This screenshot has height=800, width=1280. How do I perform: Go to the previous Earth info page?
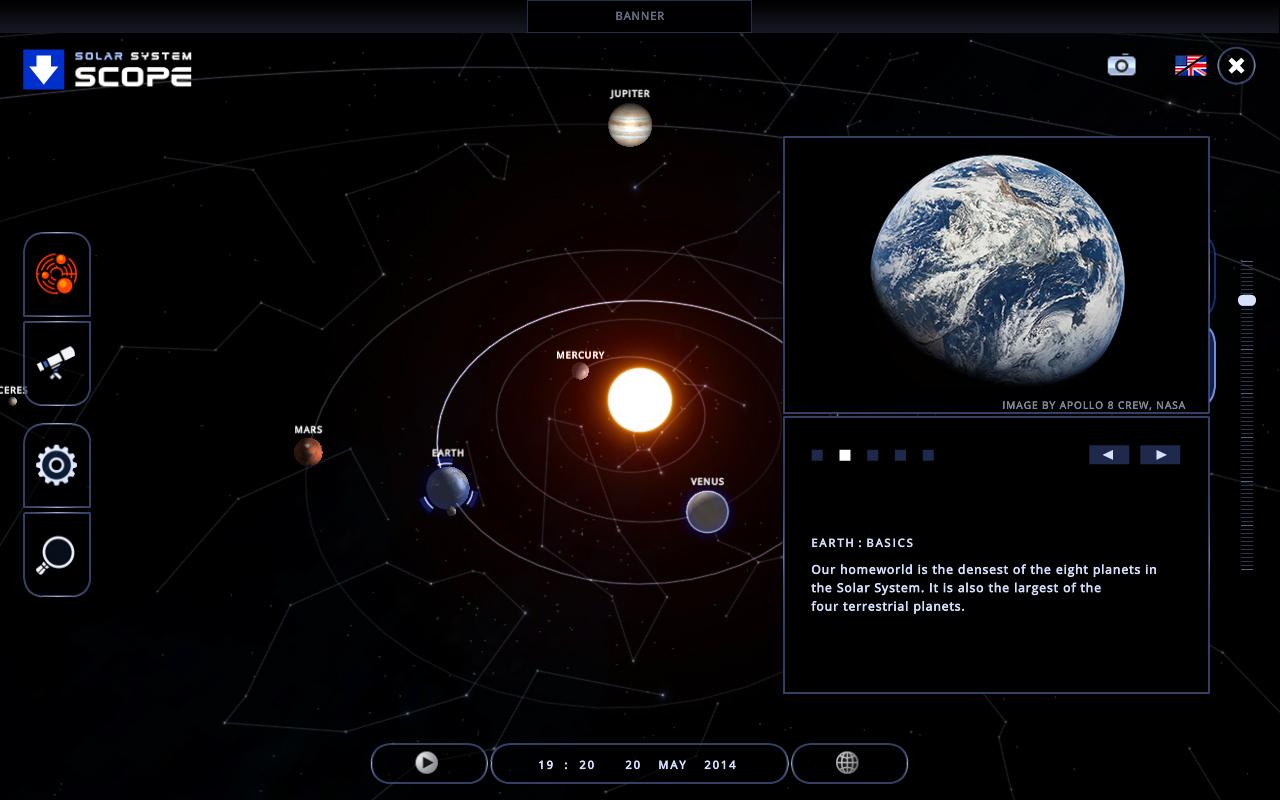pyautogui.click(x=1108, y=455)
